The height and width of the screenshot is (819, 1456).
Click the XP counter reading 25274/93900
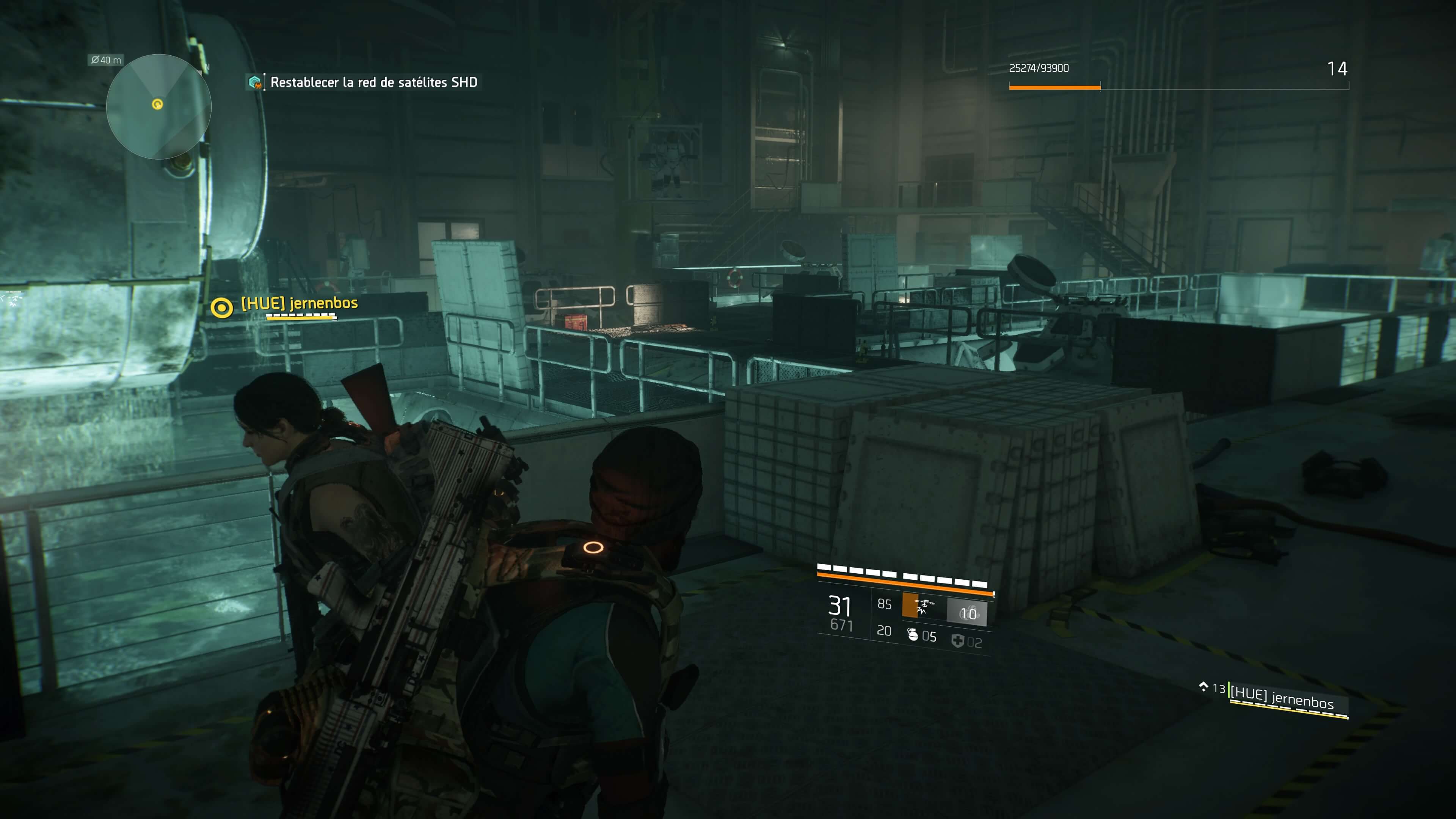tap(1040, 68)
